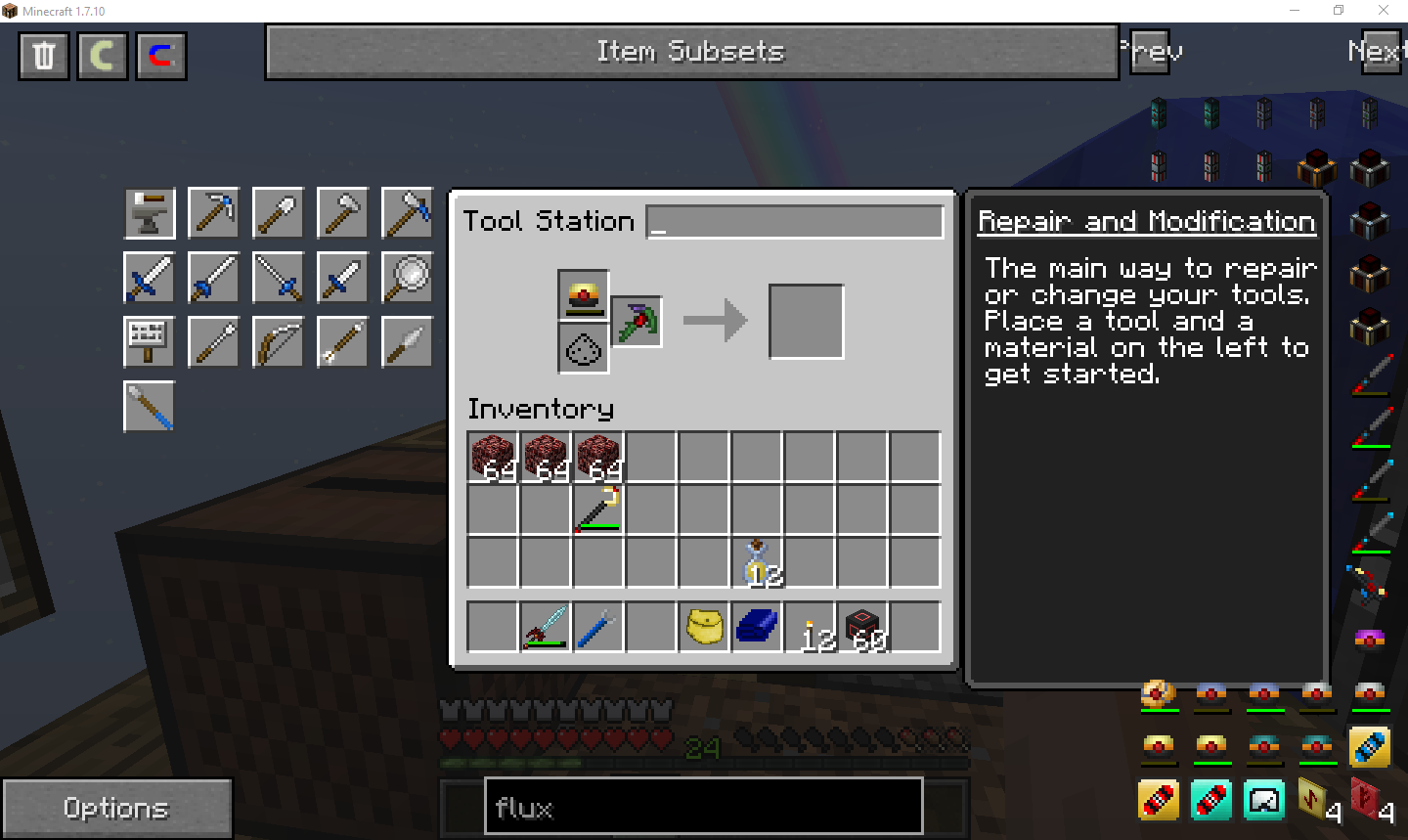Open the Item Subsets dropdown
1408x840 pixels.
(x=691, y=52)
